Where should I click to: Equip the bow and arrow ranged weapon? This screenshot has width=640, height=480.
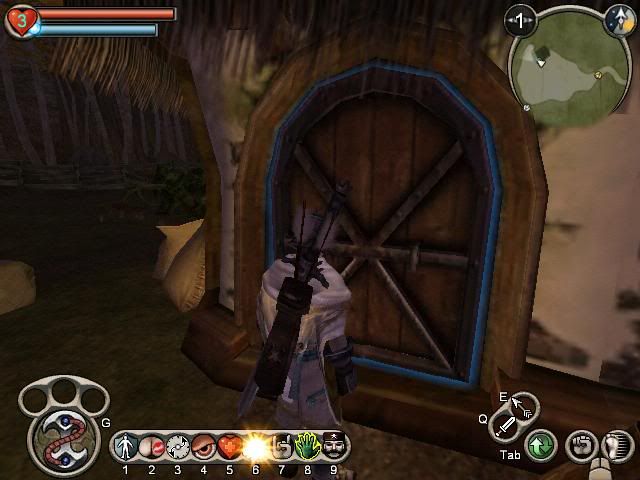[523, 406]
